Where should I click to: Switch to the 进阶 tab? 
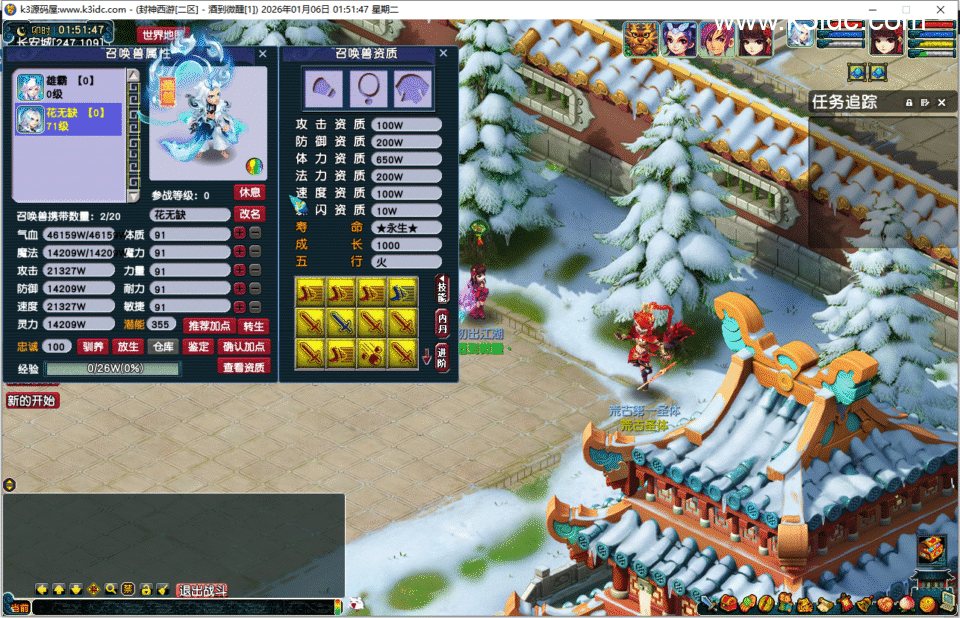(442, 356)
